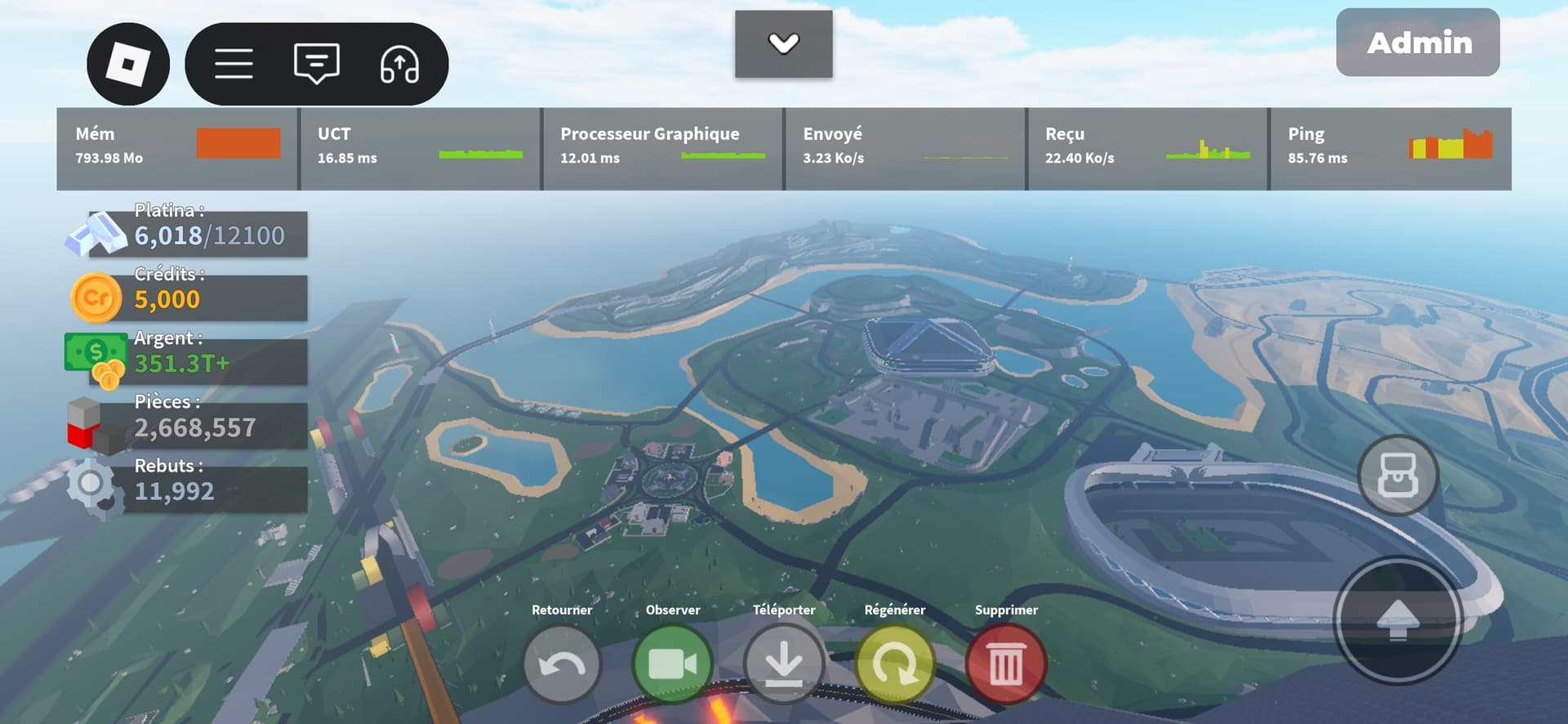1568x724 pixels.
Task: Click the Régénérer refresh button
Action: pos(894,665)
